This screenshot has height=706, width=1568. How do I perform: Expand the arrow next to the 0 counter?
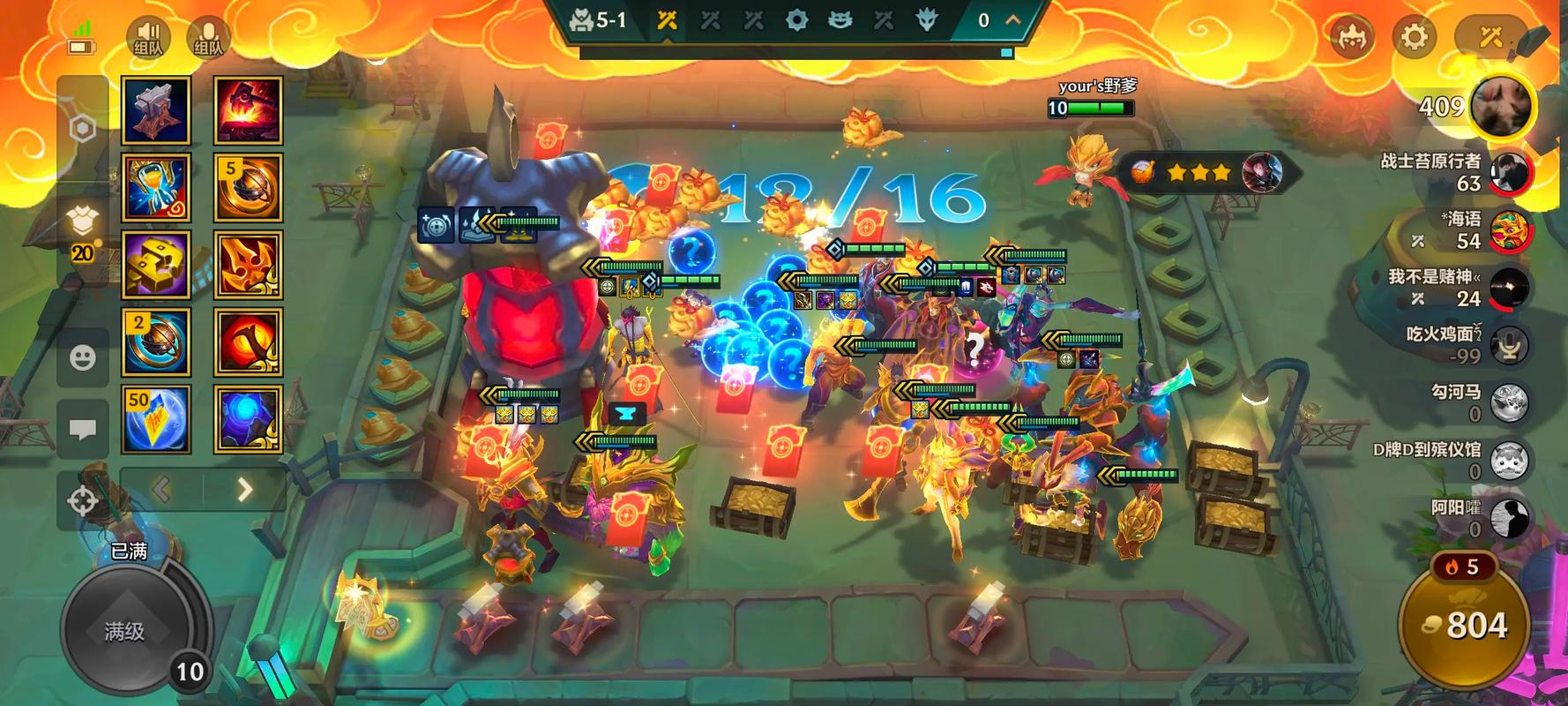click(x=1012, y=19)
